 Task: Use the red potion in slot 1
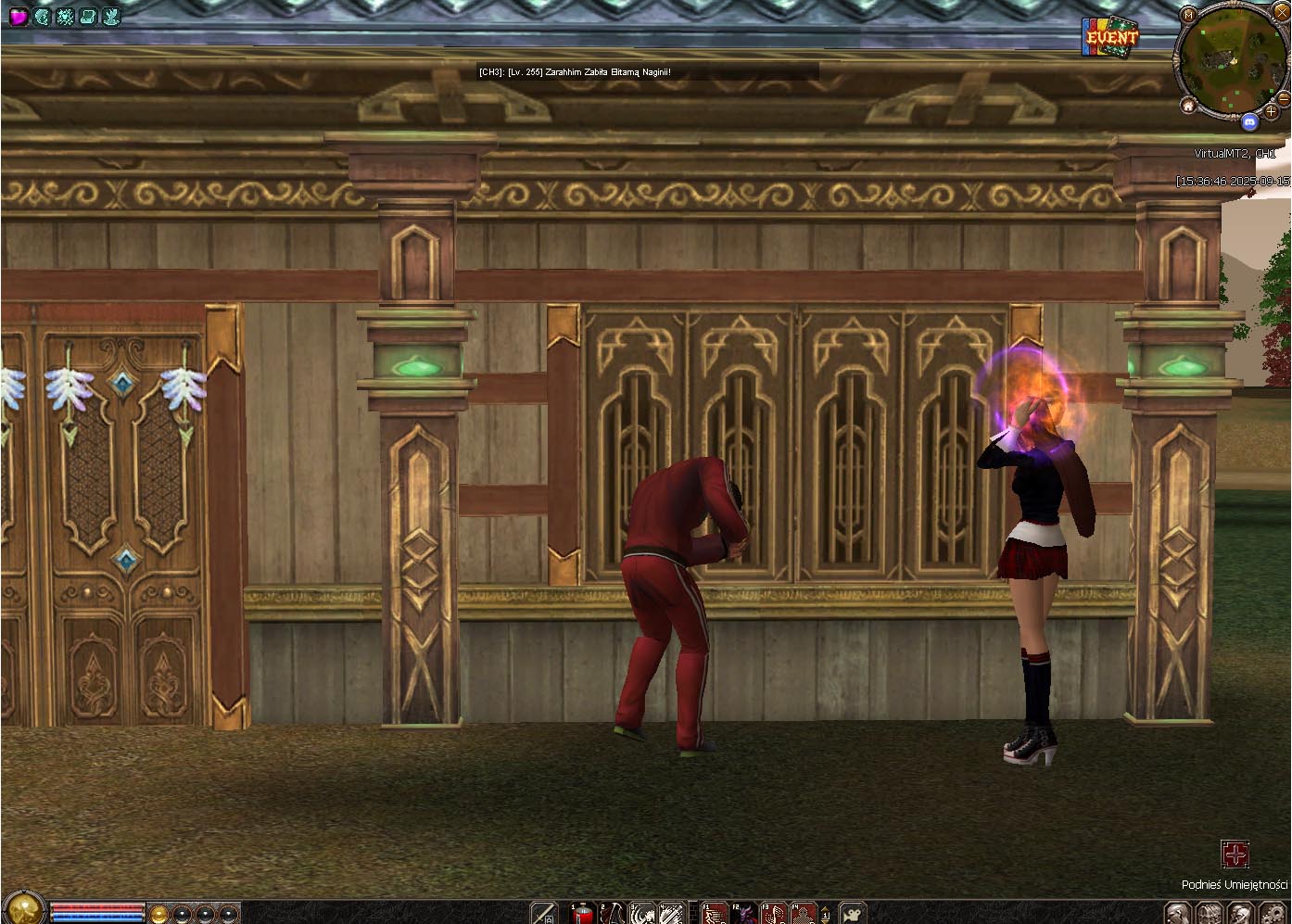[x=584, y=914]
